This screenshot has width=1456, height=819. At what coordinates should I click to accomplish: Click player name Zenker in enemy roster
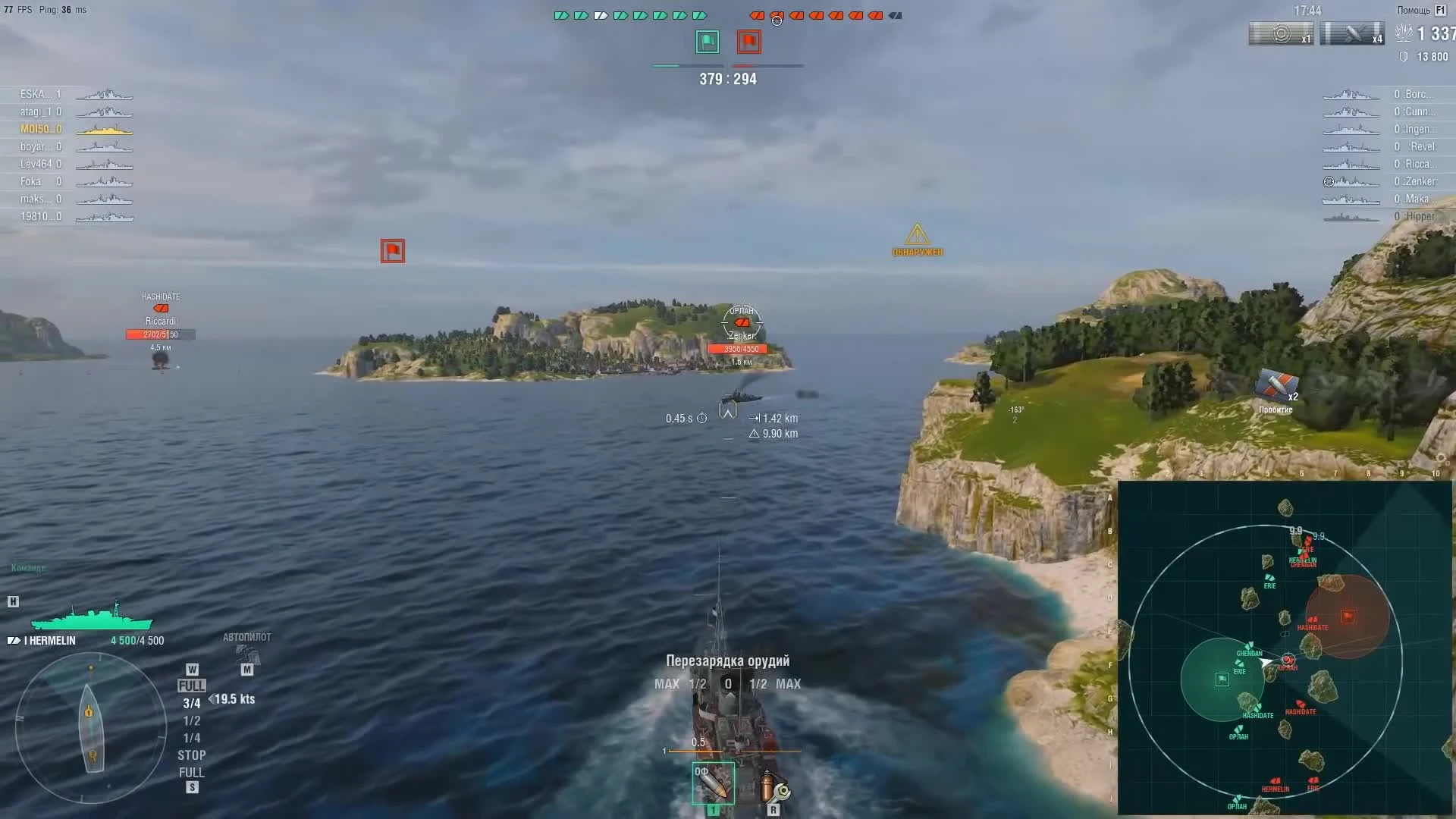(x=1418, y=181)
